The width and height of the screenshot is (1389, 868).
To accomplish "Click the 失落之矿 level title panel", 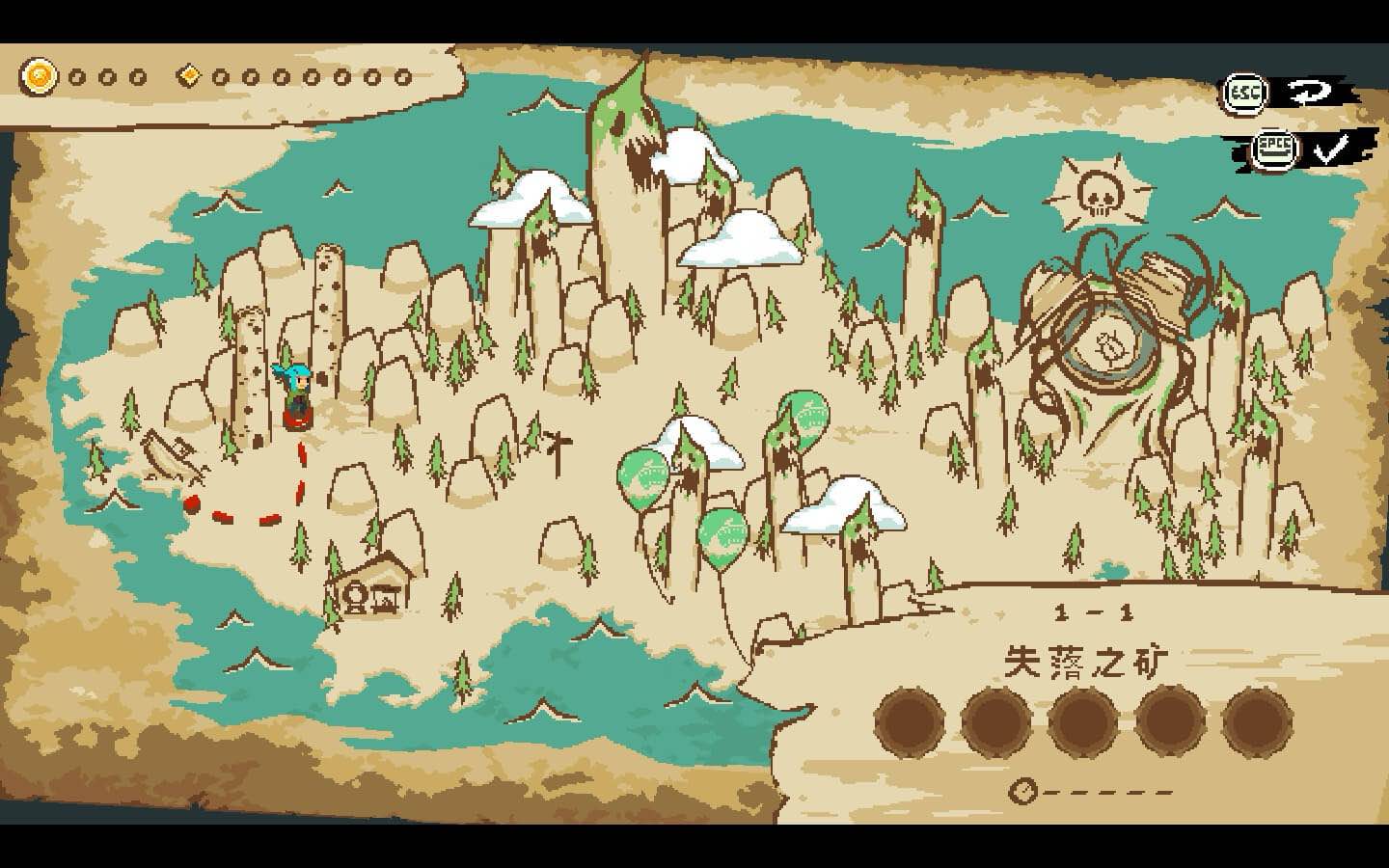I will (1086, 663).
